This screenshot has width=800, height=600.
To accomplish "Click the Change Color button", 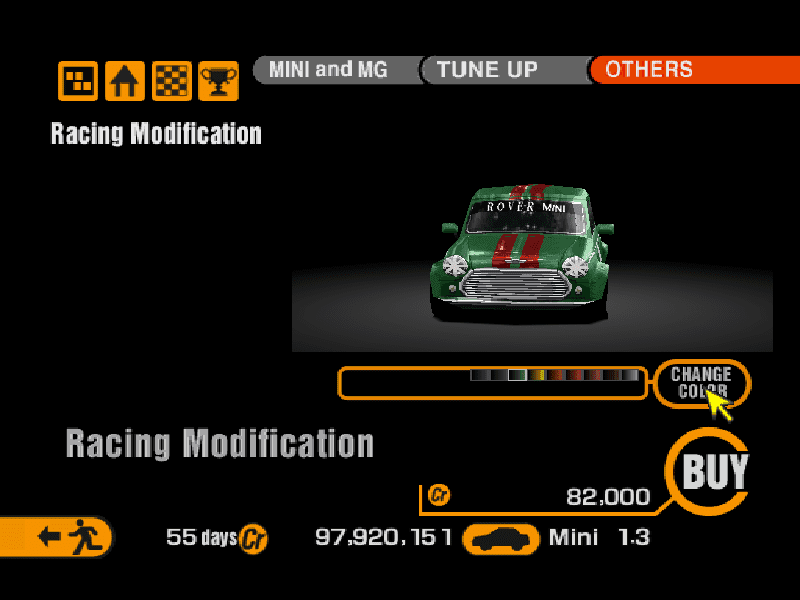I will 701,383.
